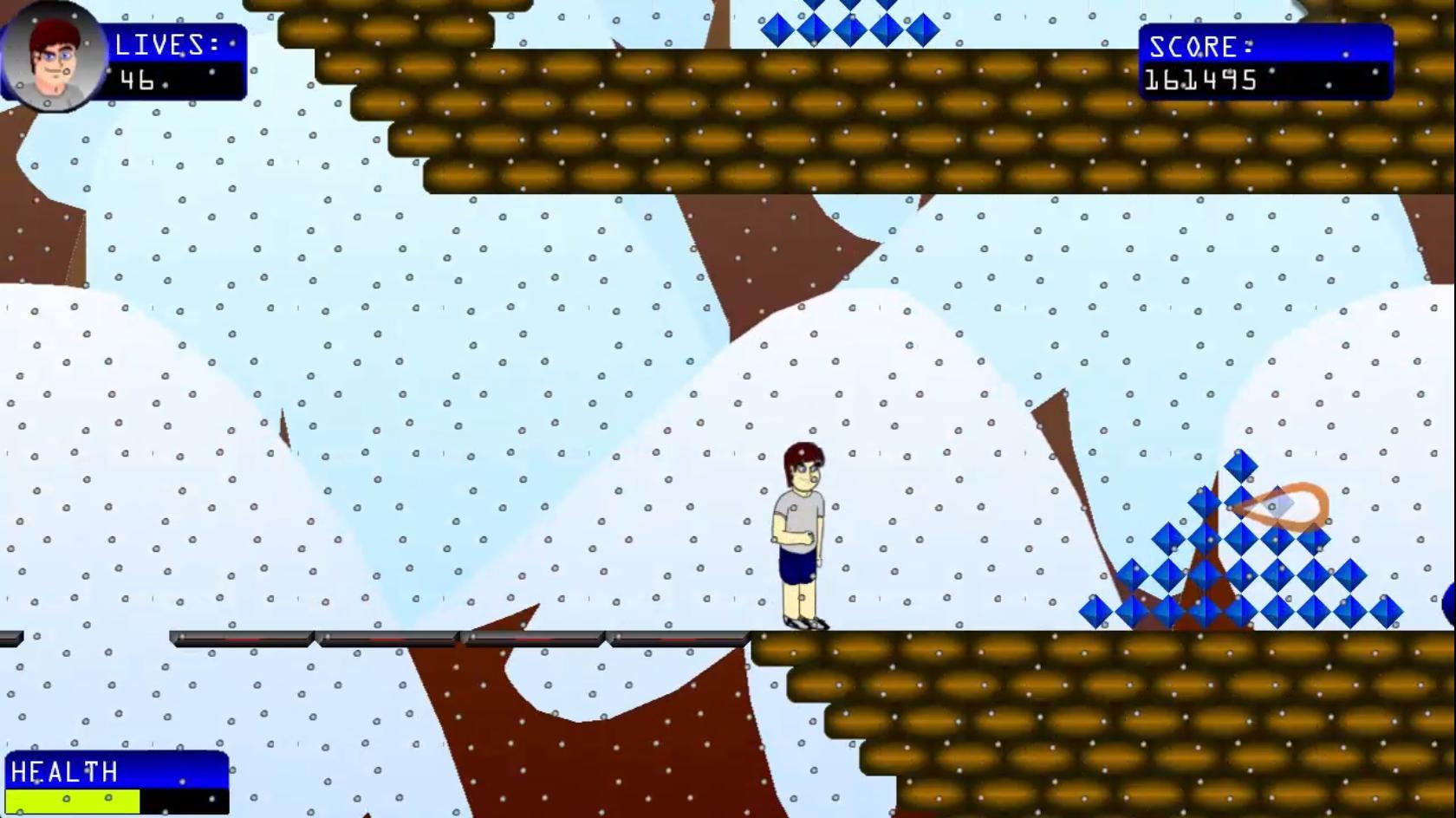Click the number 46 under LIVES
This screenshot has width=1456, height=818.
(136, 82)
